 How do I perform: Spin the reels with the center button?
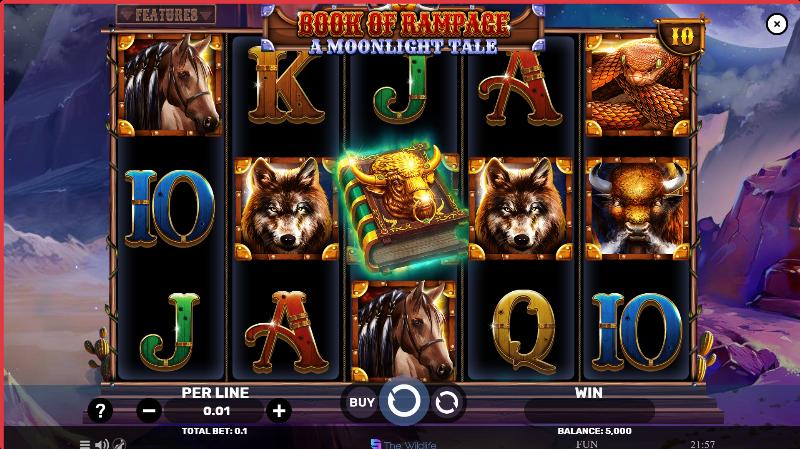[403, 402]
